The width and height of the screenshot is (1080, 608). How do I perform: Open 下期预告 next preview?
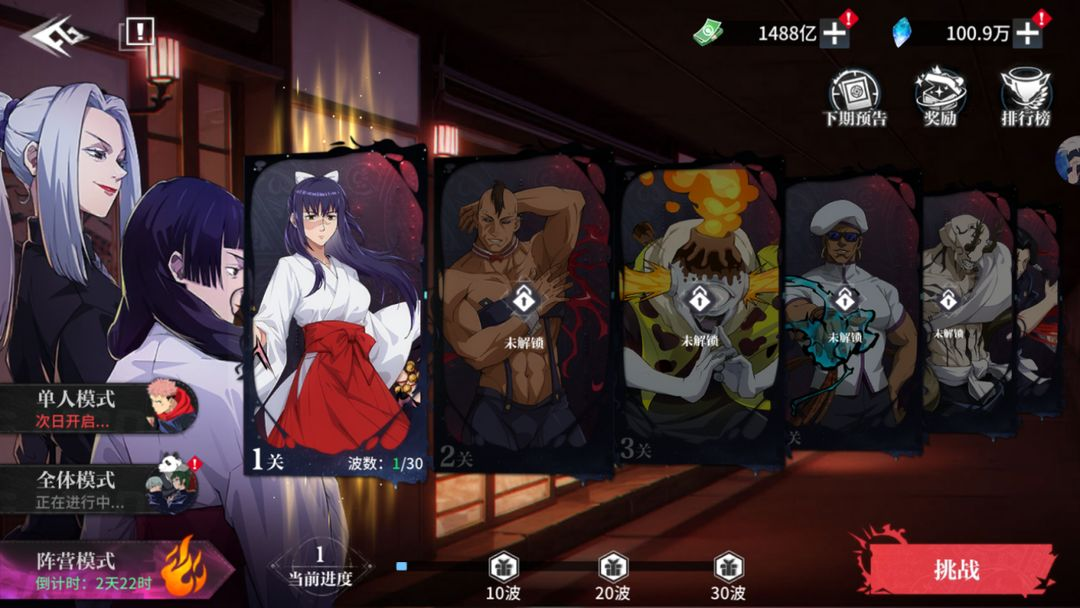point(854,99)
